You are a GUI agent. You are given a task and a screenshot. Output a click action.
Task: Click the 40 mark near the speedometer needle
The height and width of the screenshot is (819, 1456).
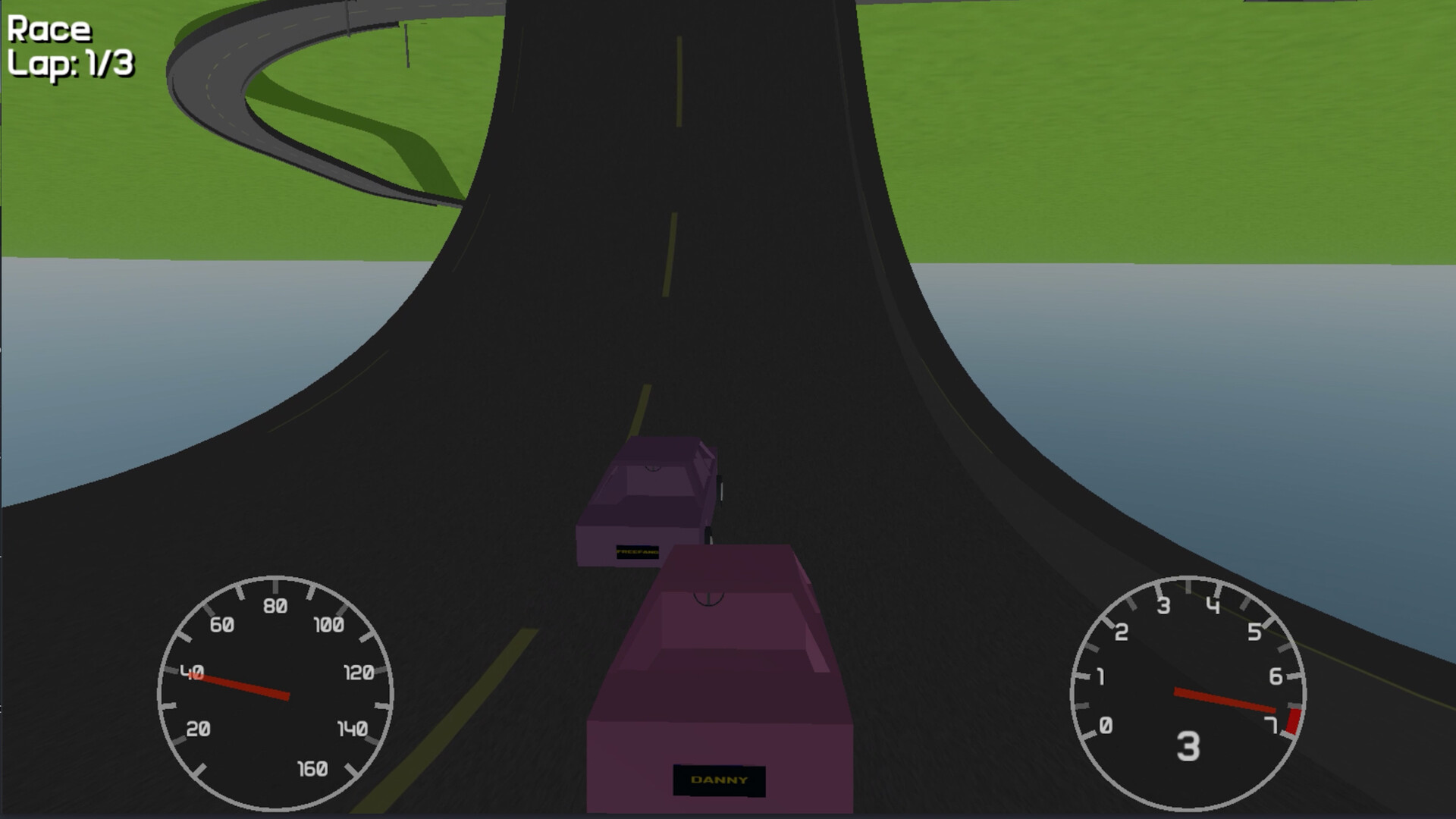pyautogui.click(x=193, y=672)
